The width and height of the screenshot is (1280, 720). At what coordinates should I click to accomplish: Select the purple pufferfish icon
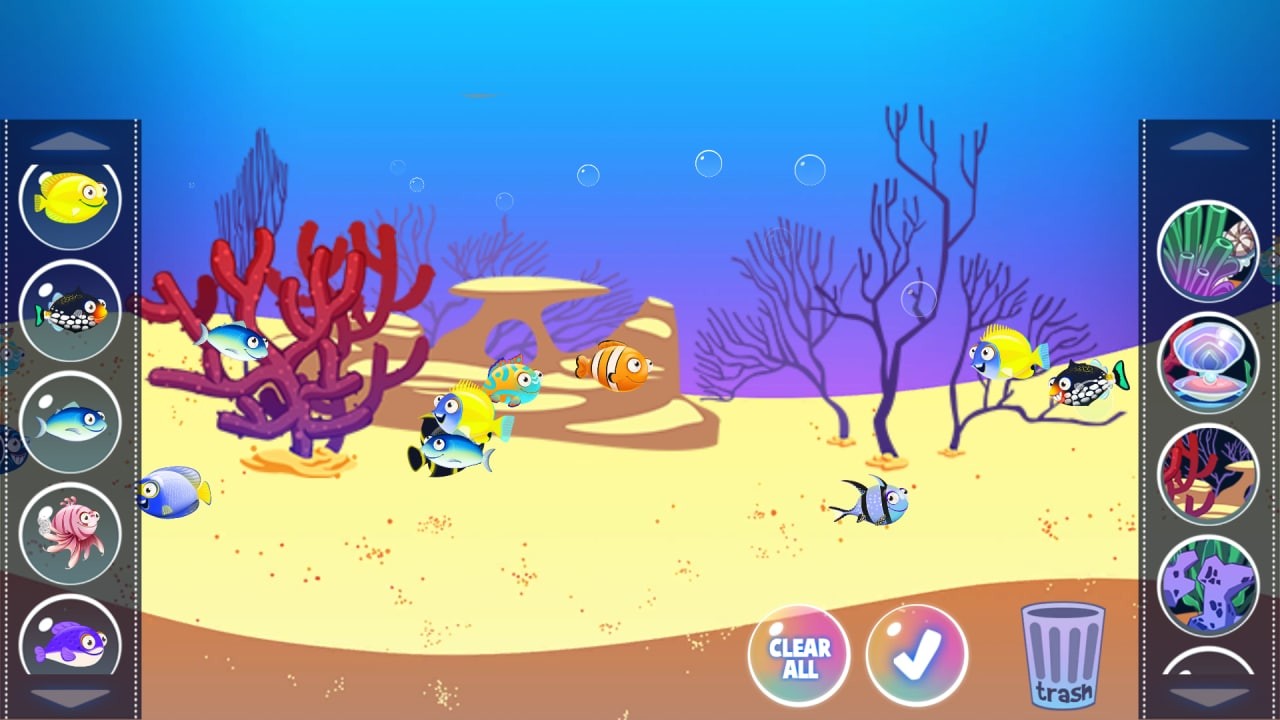[69, 645]
